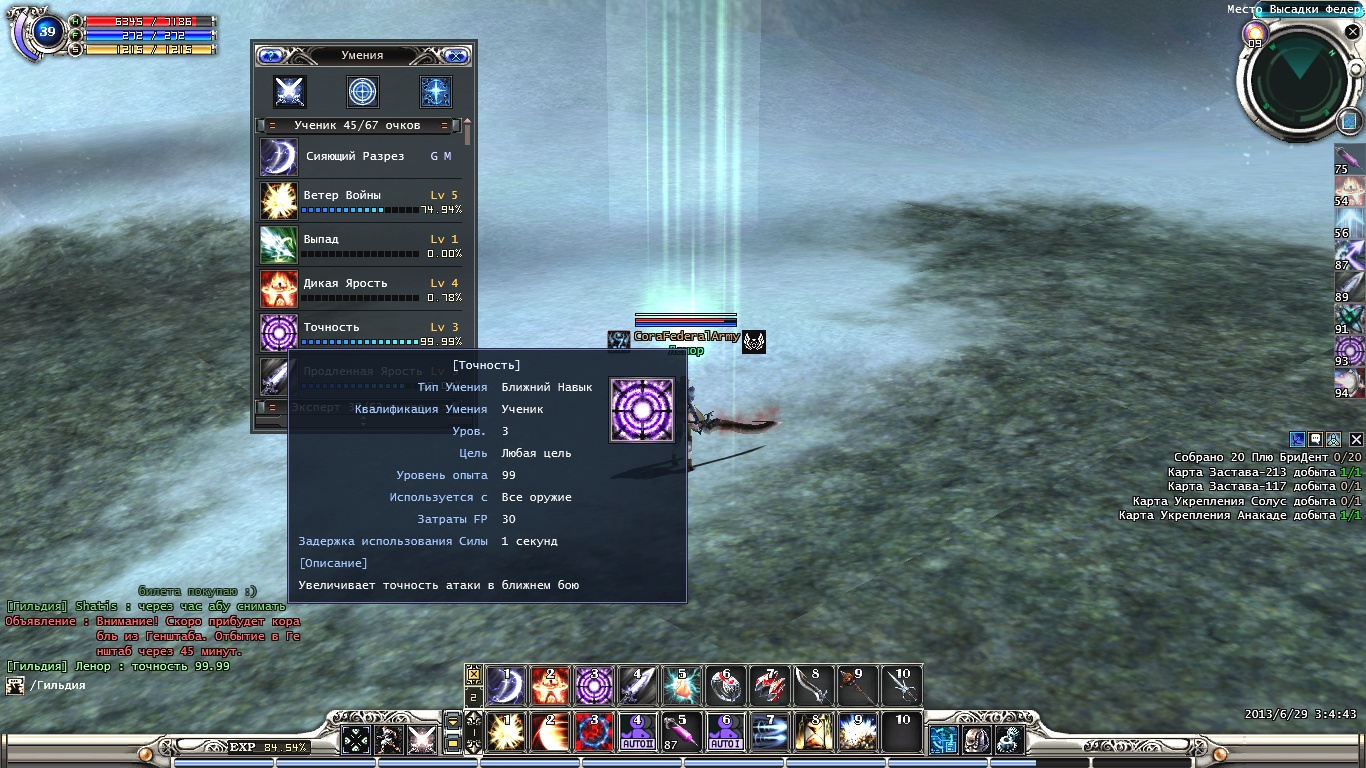Select the Ветер Войны skill row
The width and height of the screenshot is (1366, 768).
(360, 200)
